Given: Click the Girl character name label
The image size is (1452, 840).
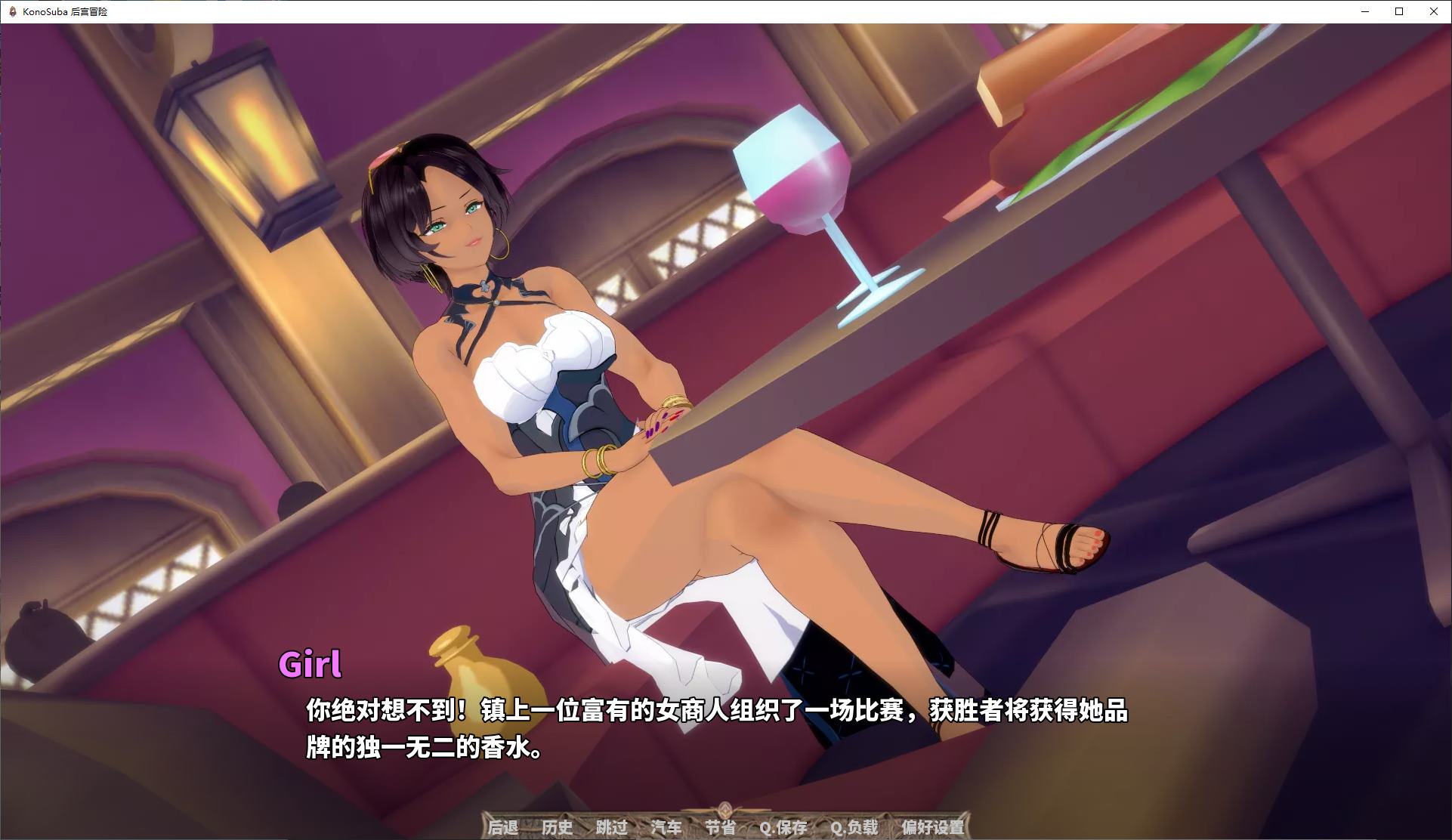Looking at the screenshot, I should tap(312, 666).
